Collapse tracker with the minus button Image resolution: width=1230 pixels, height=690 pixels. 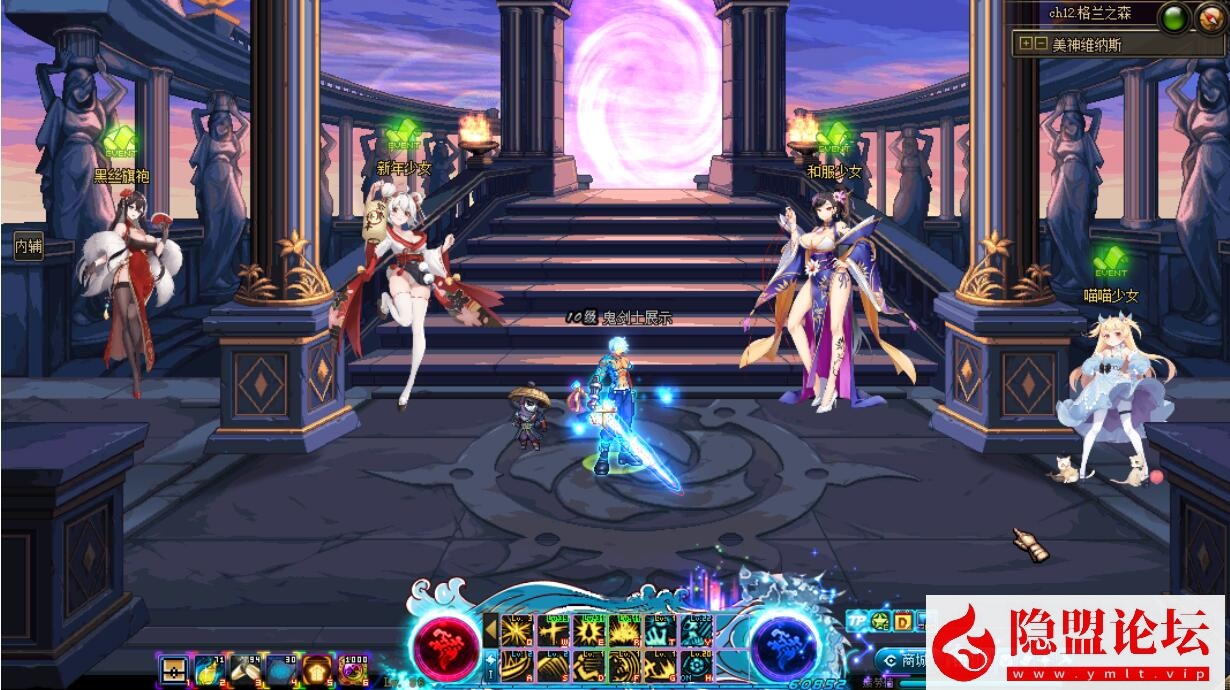tap(1041, 44)
